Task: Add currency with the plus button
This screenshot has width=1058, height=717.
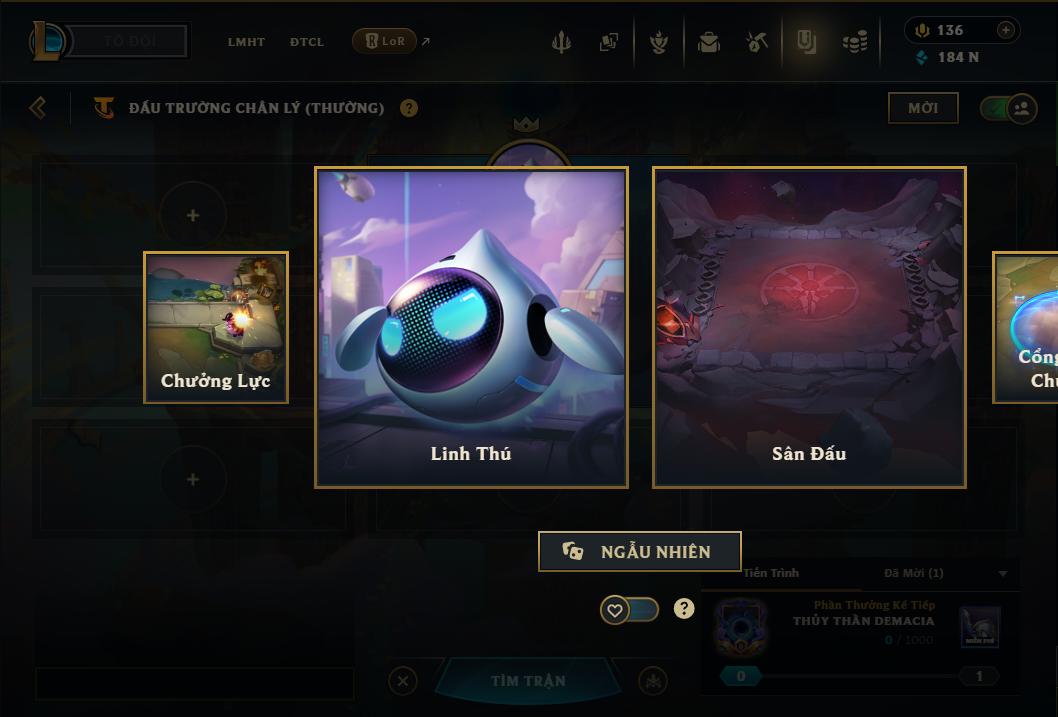Action: tap(1006, 30)
